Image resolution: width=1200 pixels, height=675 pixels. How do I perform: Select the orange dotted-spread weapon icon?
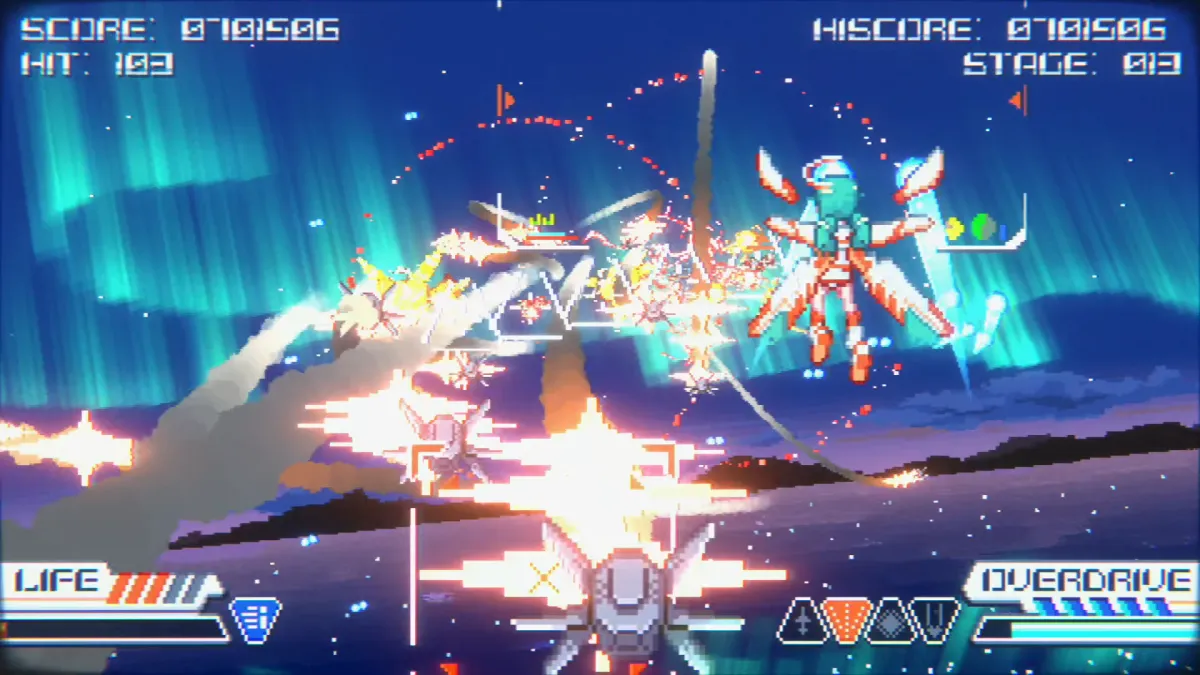849,620
